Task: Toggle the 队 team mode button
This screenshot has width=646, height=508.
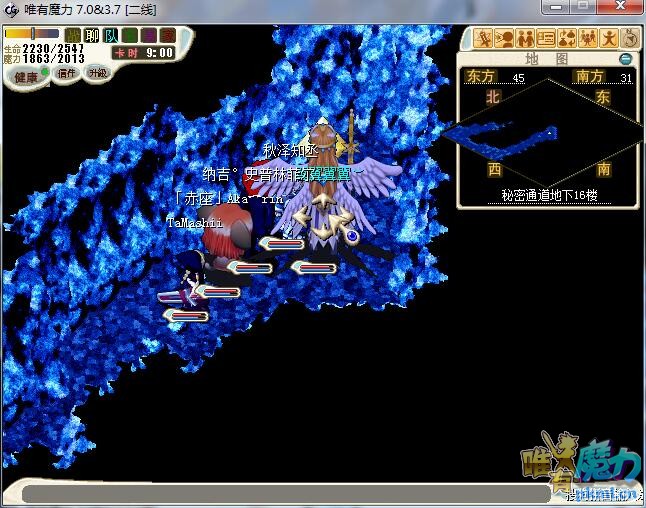Action: coord(110,35)
